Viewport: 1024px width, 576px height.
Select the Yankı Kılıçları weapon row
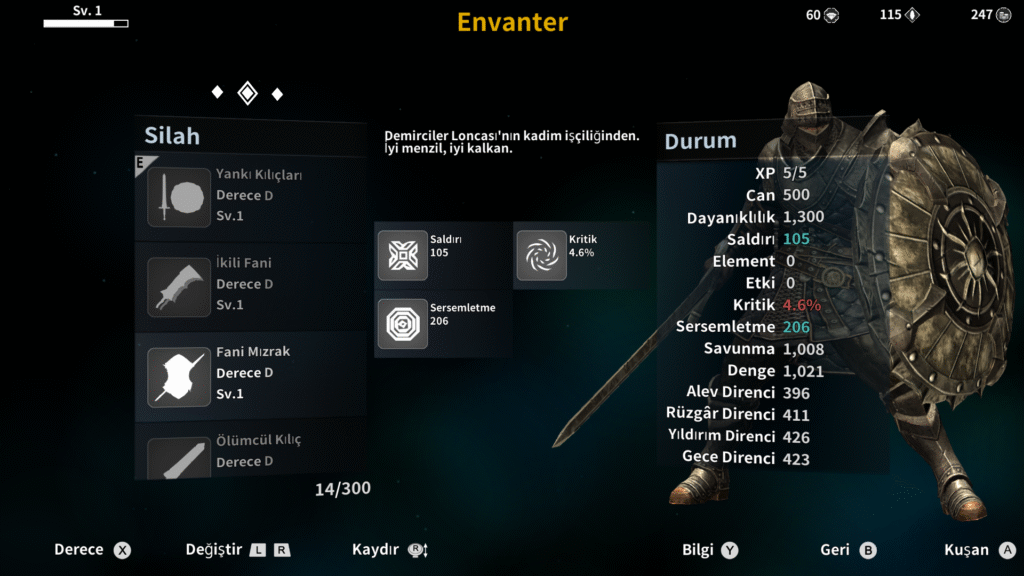(250, 196)
